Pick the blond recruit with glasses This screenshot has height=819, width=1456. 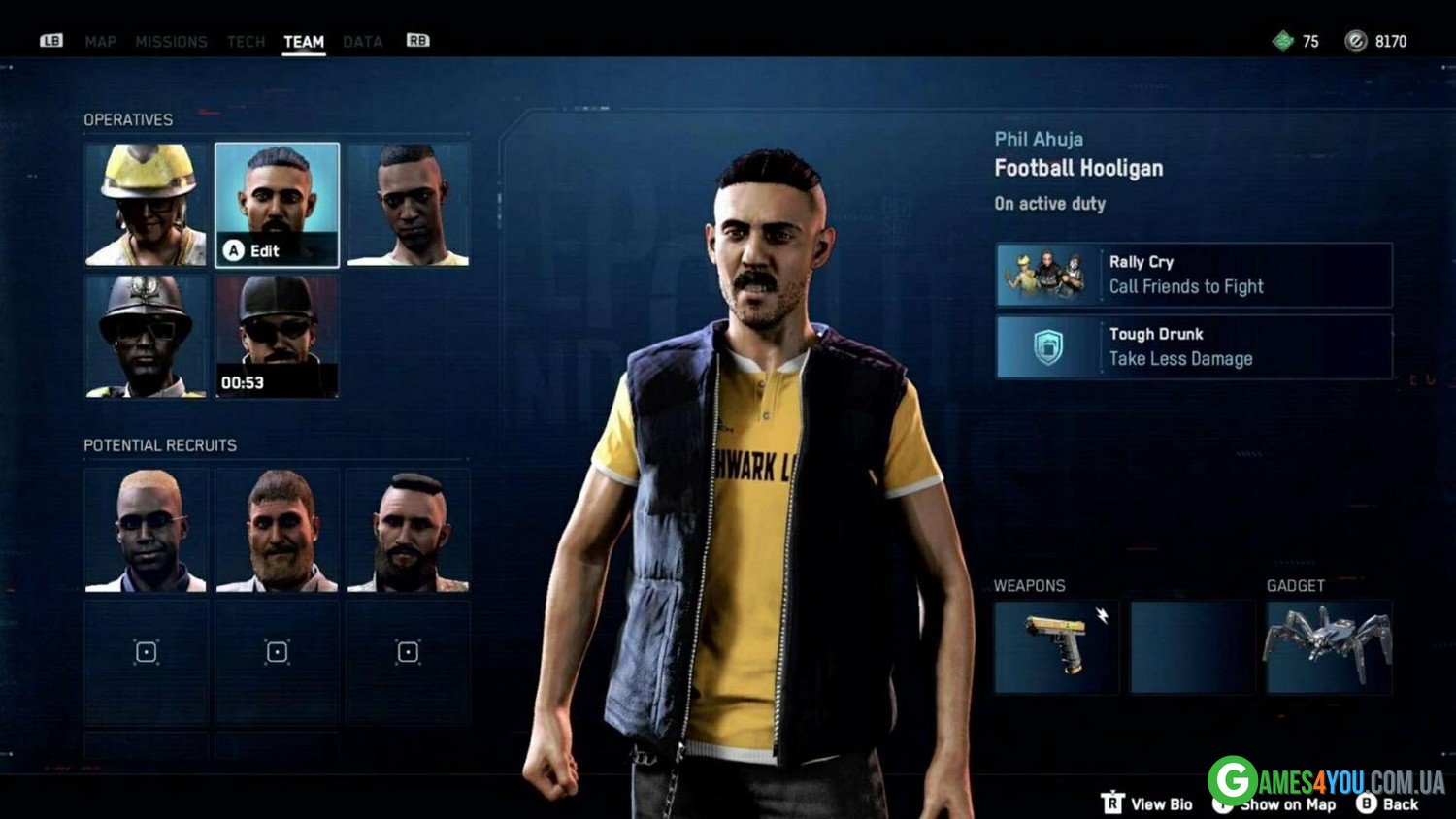[147, 531]
